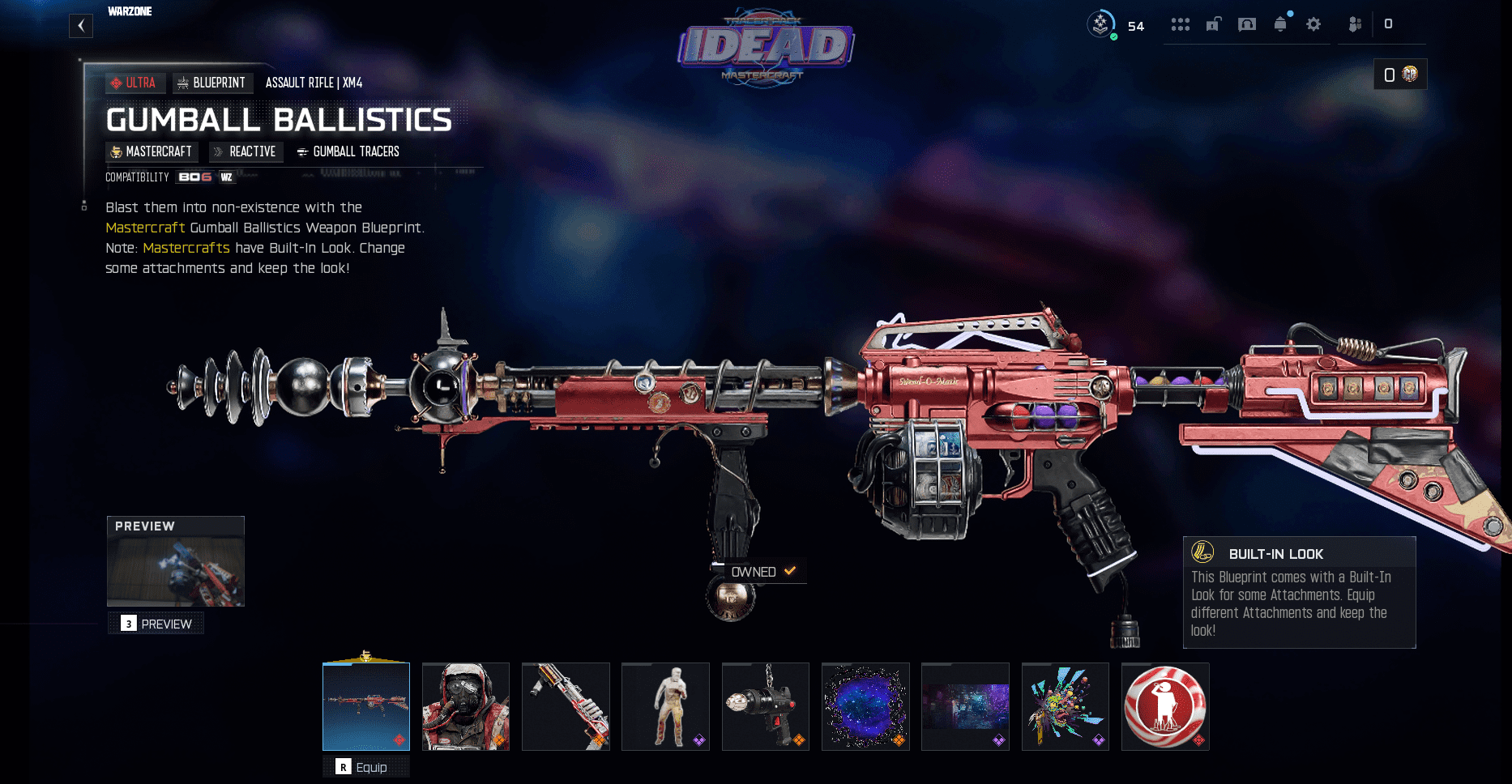1512x784 pixels.
Task: Open the grid menu icon
Action: [1180, 24]
